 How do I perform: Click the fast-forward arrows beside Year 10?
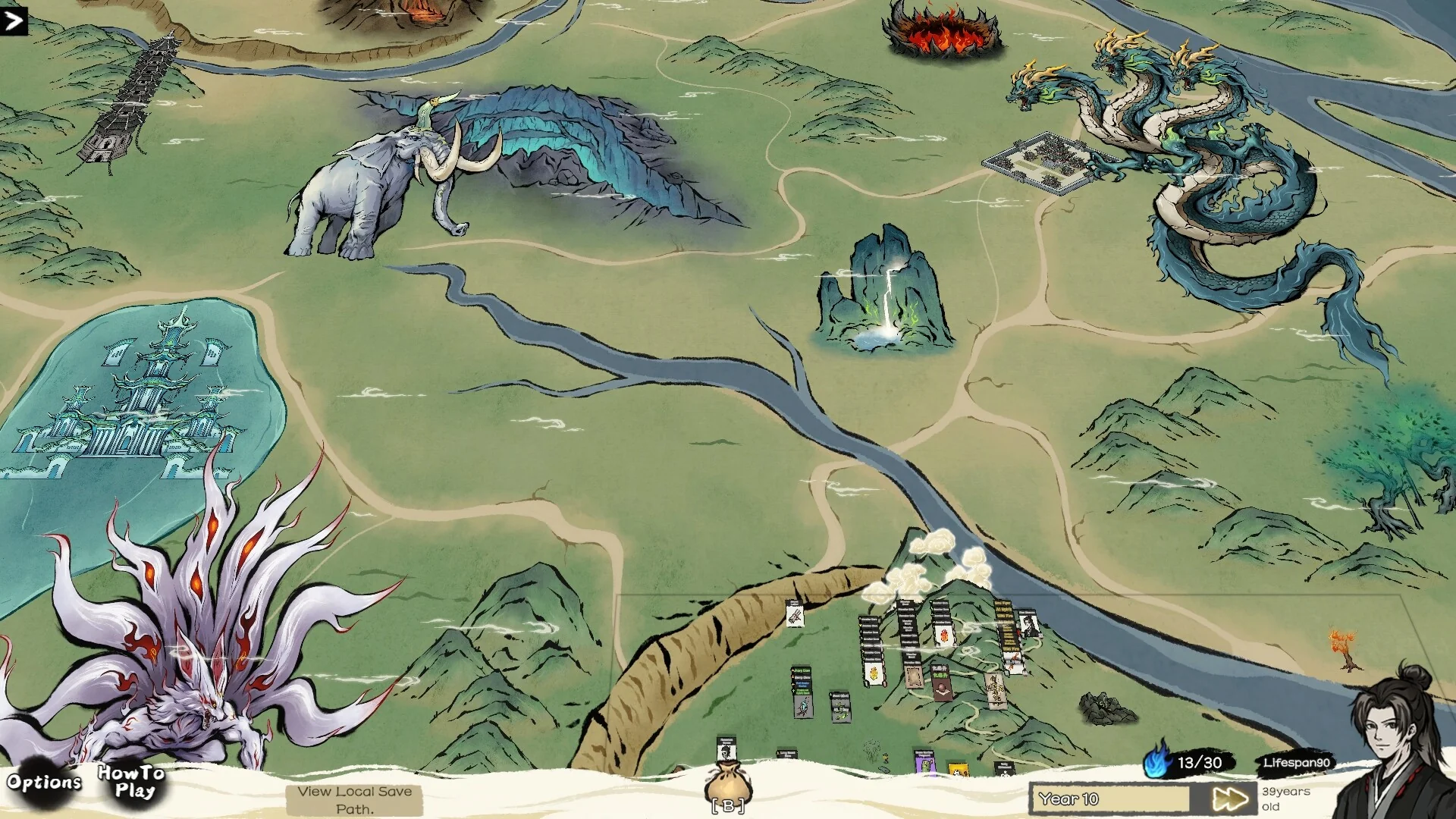tap(1229, 799)
